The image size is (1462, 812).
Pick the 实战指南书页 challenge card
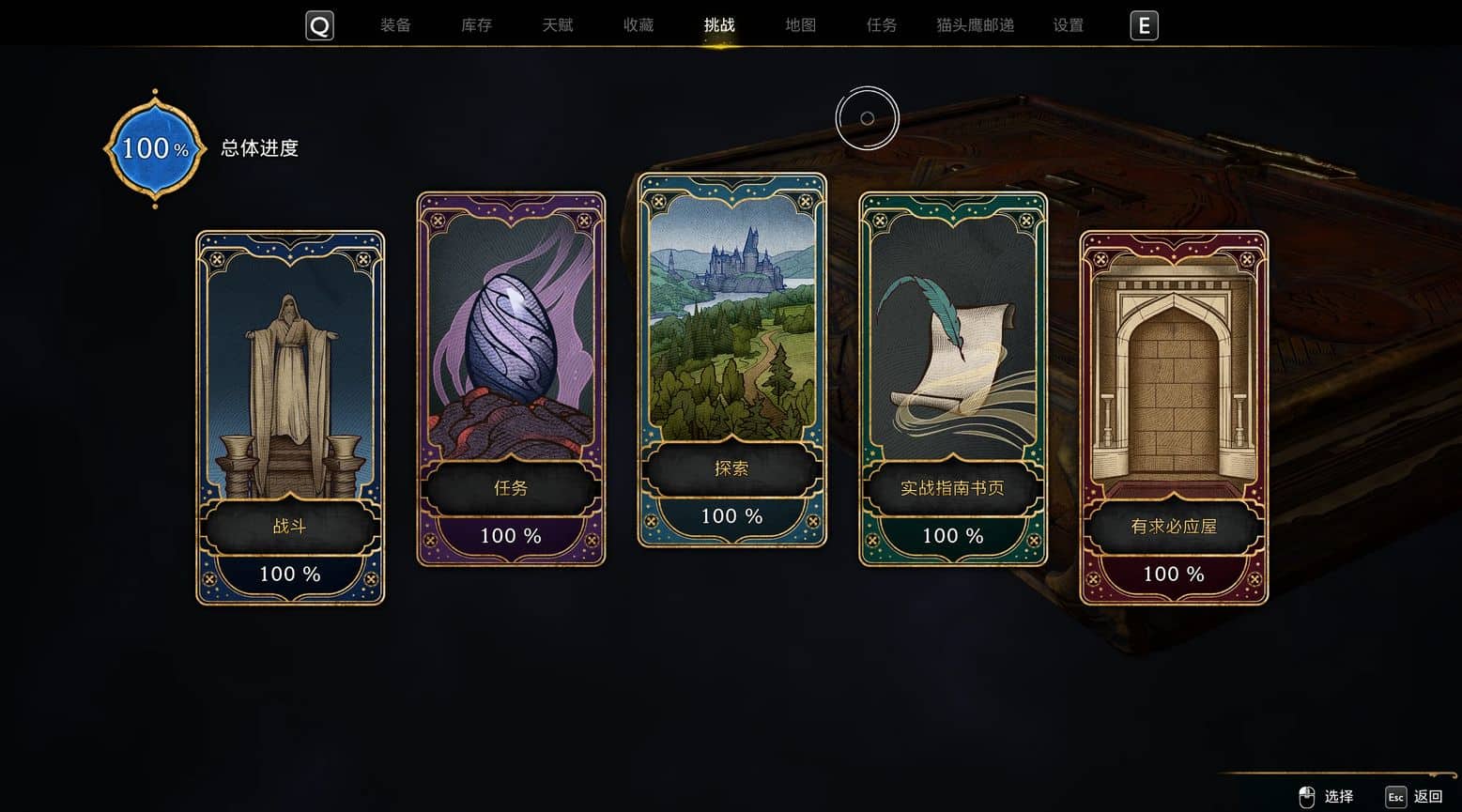point(952,379)
